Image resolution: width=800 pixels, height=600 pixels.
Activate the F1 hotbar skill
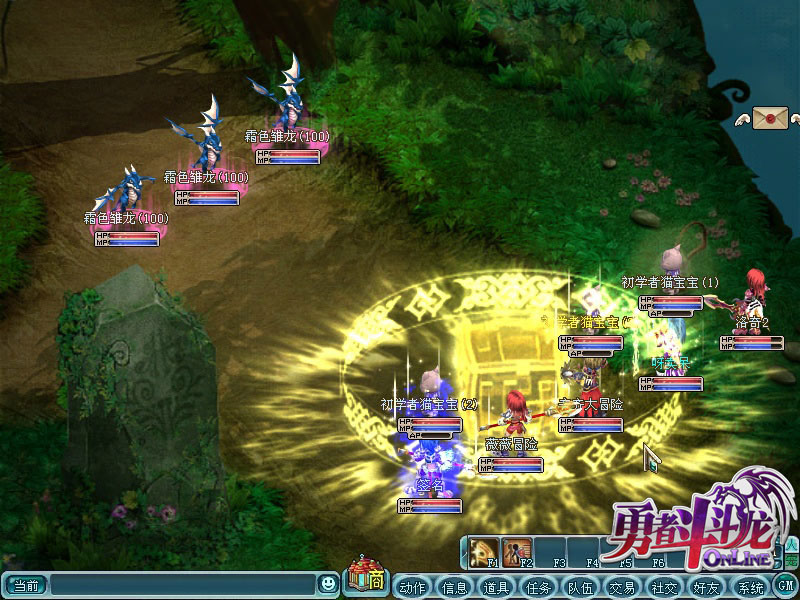click(486, 551)
